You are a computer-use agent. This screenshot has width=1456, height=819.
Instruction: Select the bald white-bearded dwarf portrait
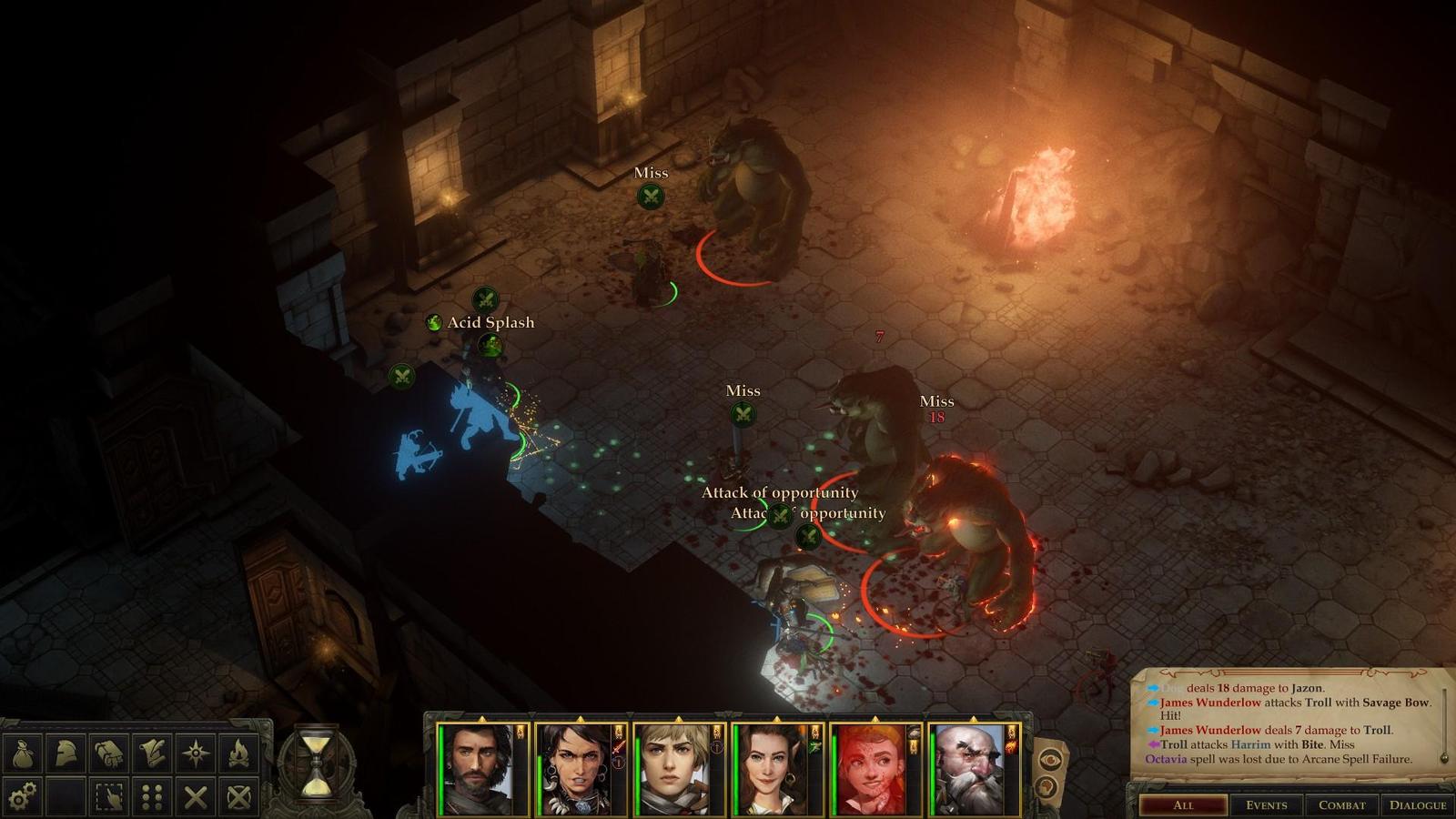tap(970, 770)
